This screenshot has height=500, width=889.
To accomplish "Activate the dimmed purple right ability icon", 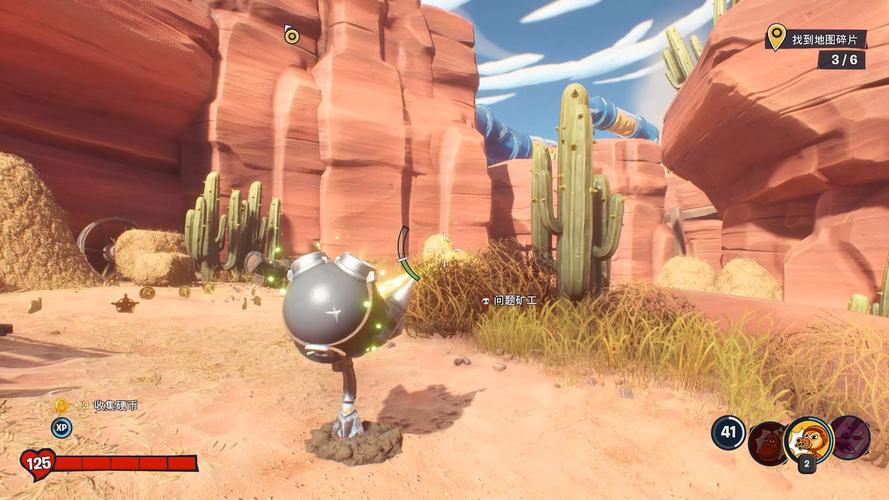I will pos(850,438).
